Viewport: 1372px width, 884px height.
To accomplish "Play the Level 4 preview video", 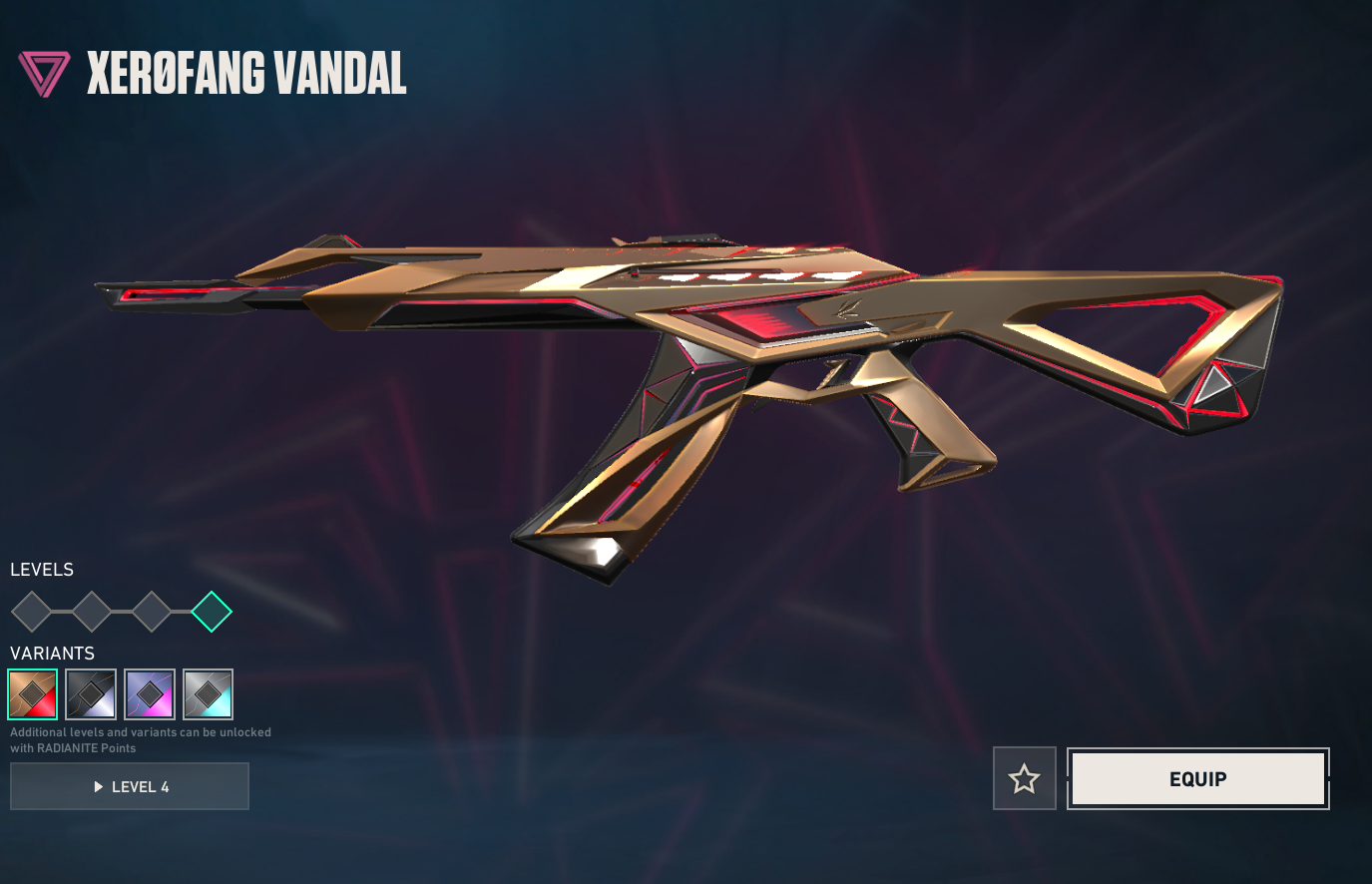I will [130, 786].
